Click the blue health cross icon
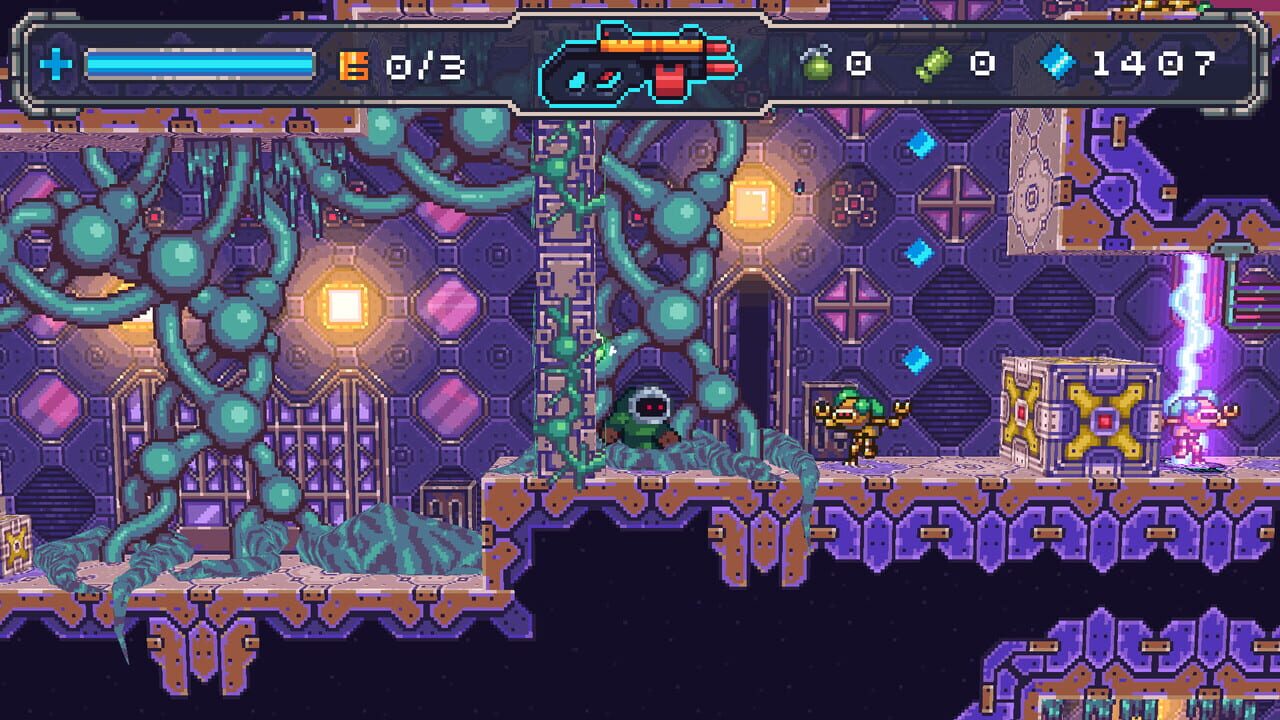This screenshot has width=1280, height=720. point(56,66)
